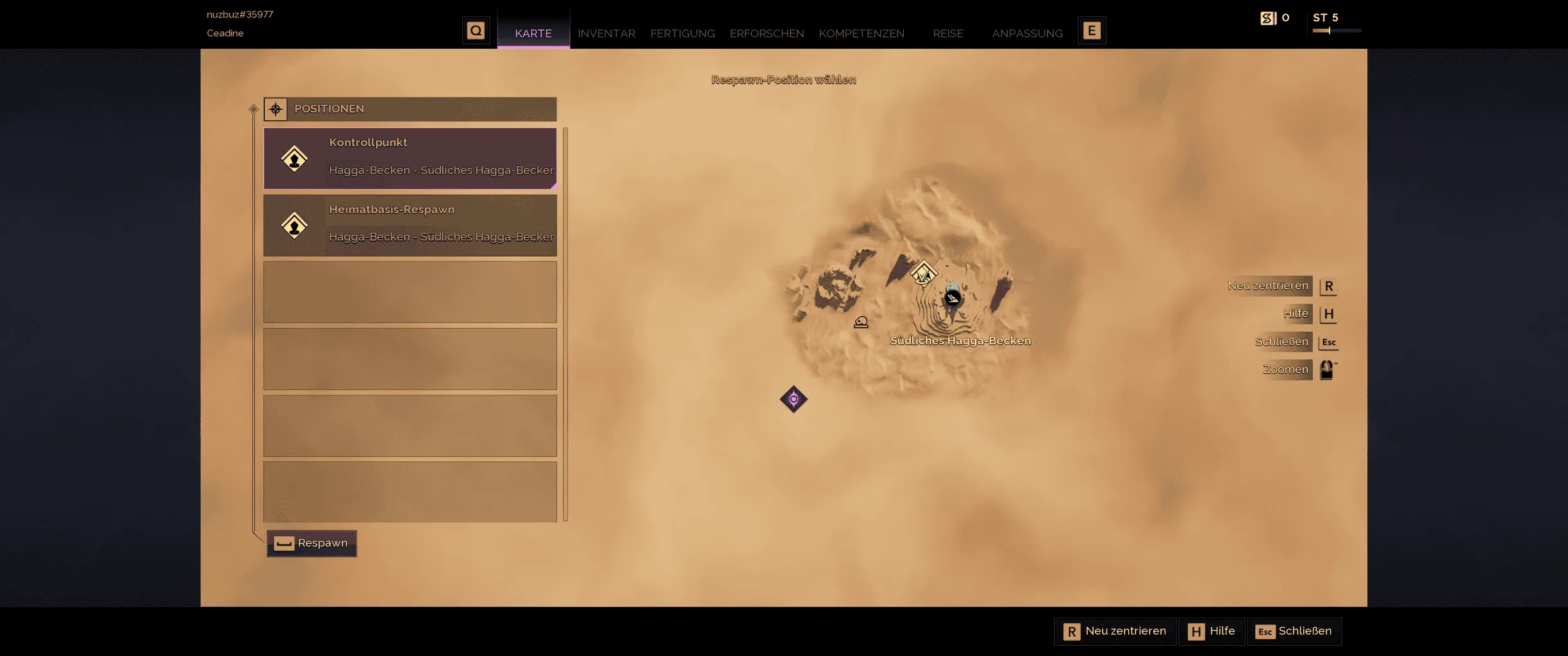The width and height of the screenshot is (1568, 656).
Task: Go to the Erforschen tab
Action: (x=766, y=33)
